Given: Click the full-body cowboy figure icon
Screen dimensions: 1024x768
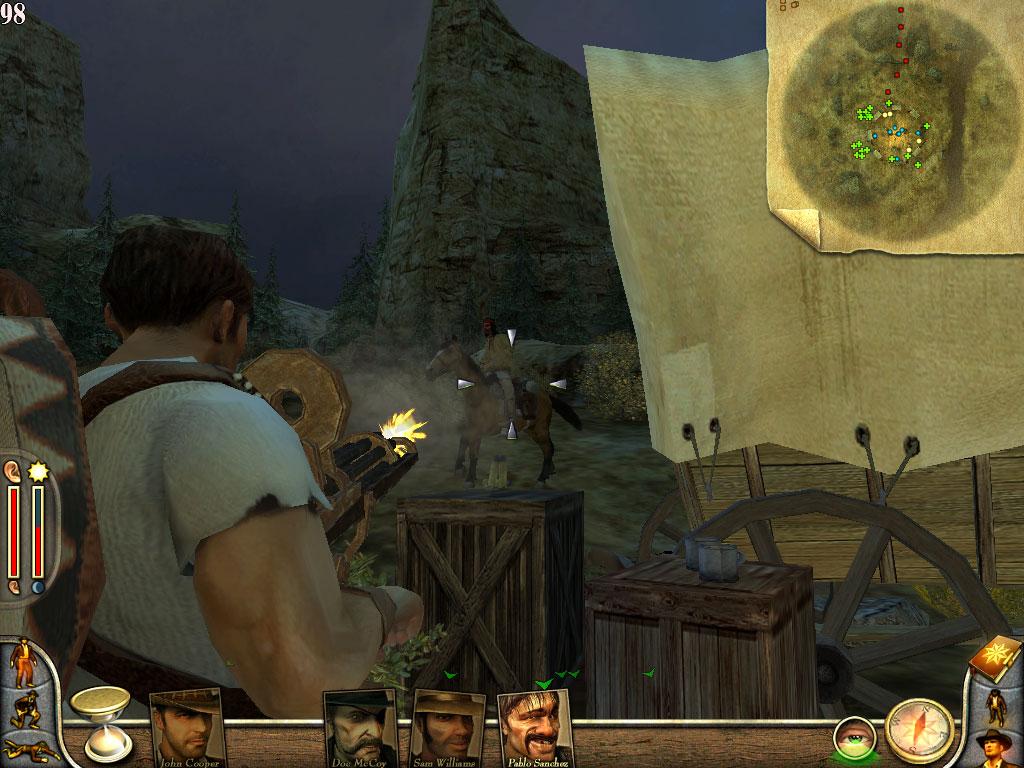Looking at the screenshot, I should [x=996, y=706].
